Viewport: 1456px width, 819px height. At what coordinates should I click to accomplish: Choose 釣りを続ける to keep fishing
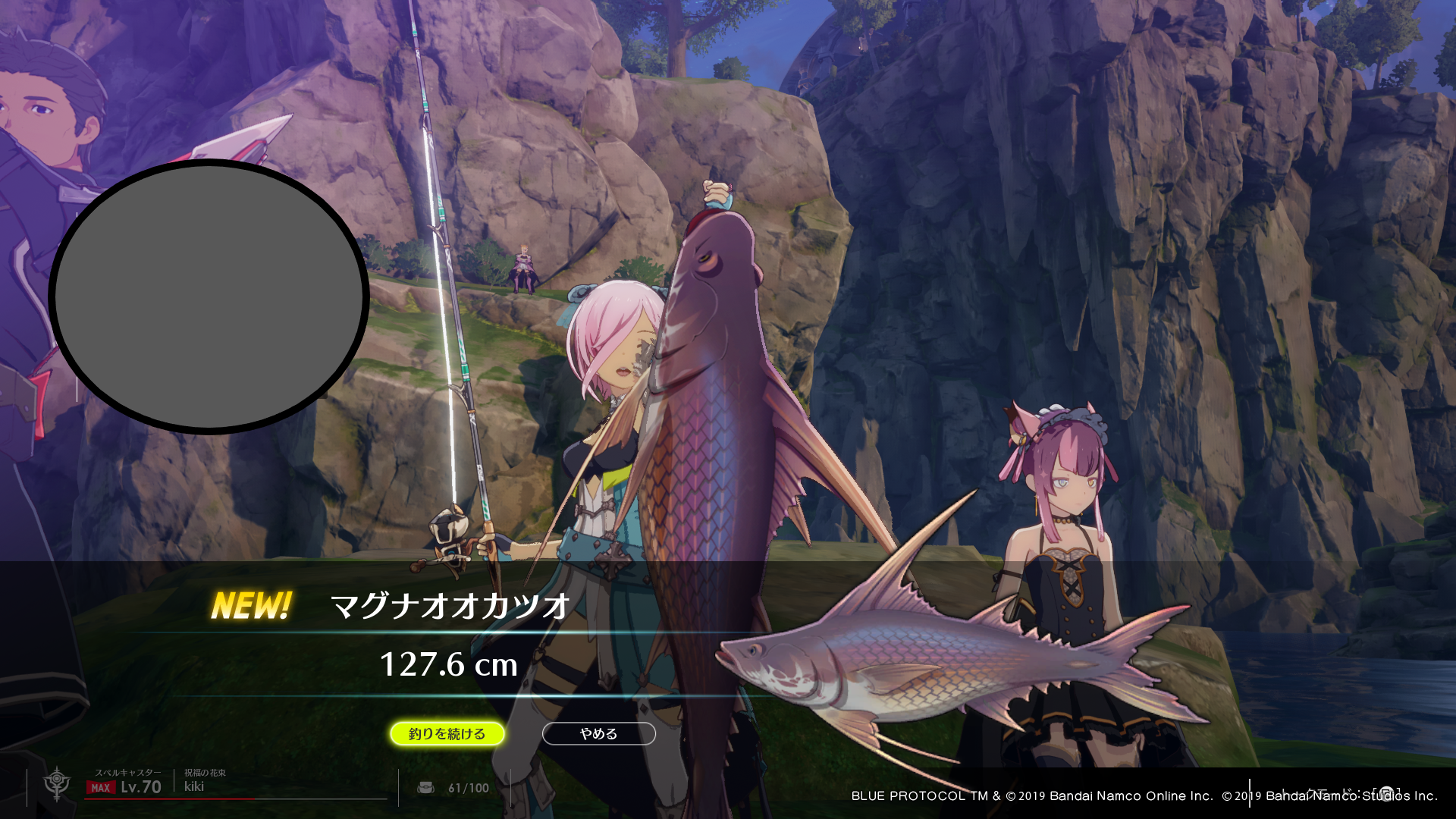447,733
